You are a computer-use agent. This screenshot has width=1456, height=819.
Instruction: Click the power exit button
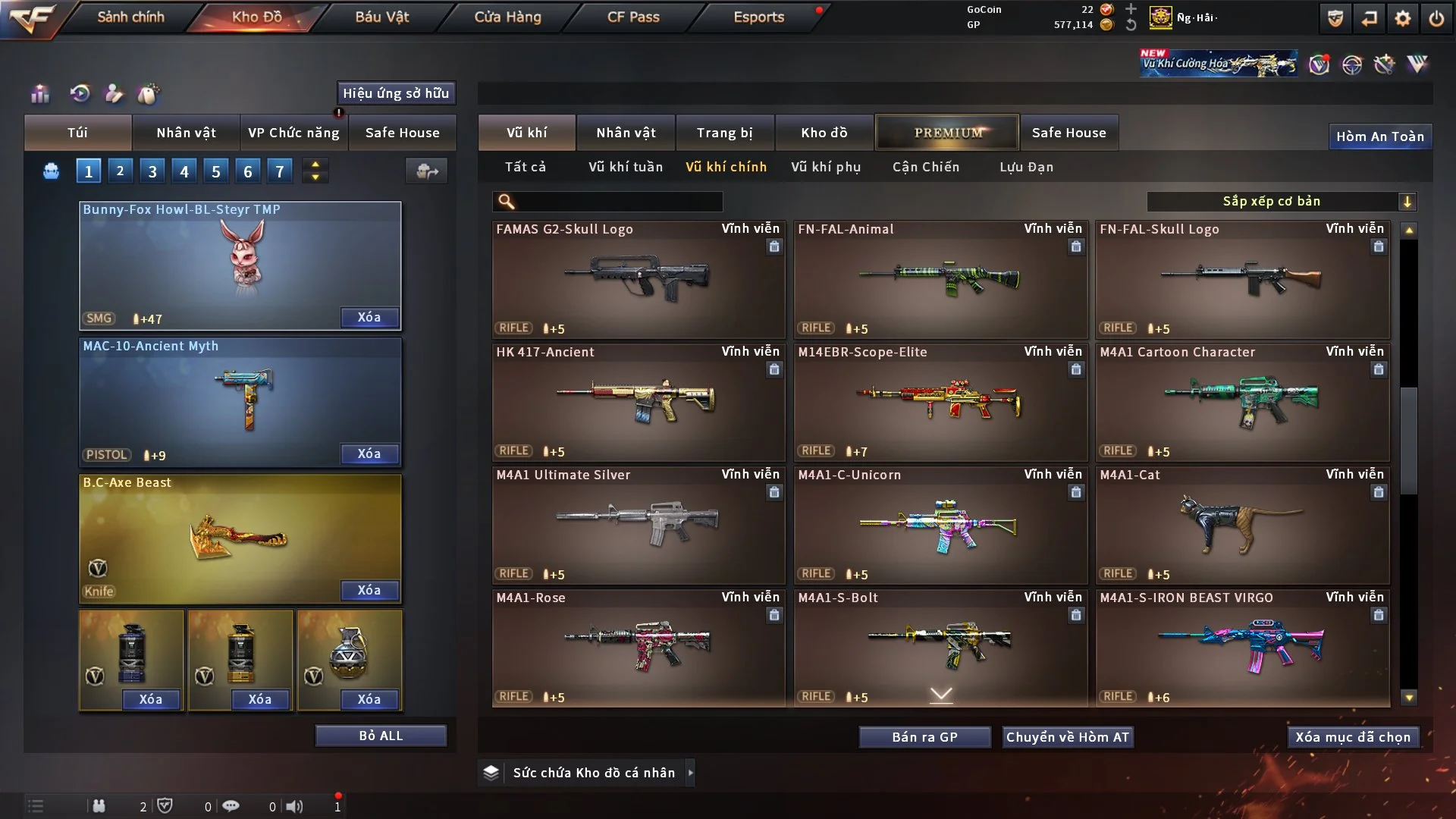point(1436,18)
